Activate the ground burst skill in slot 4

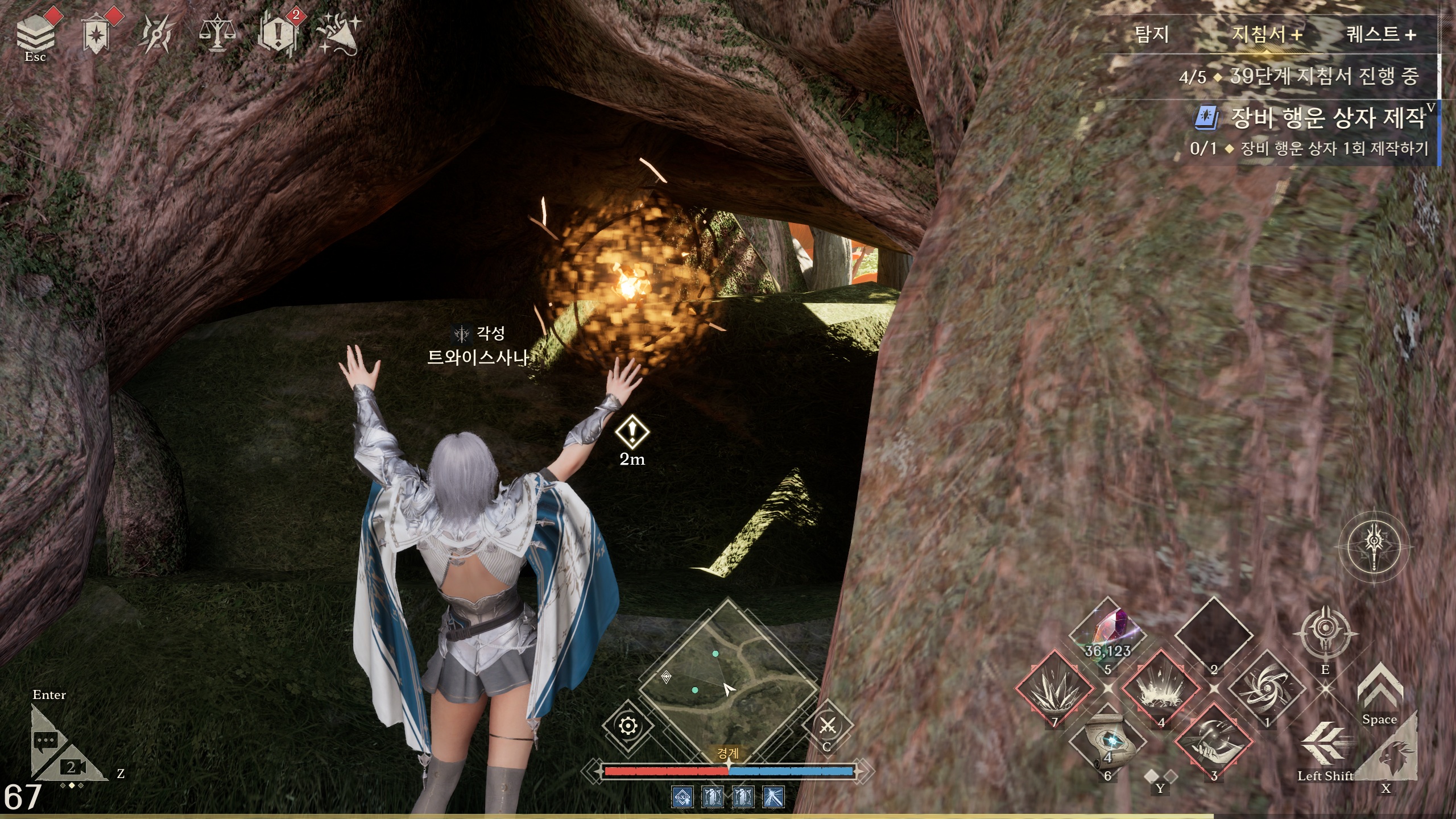(1161, 688)
